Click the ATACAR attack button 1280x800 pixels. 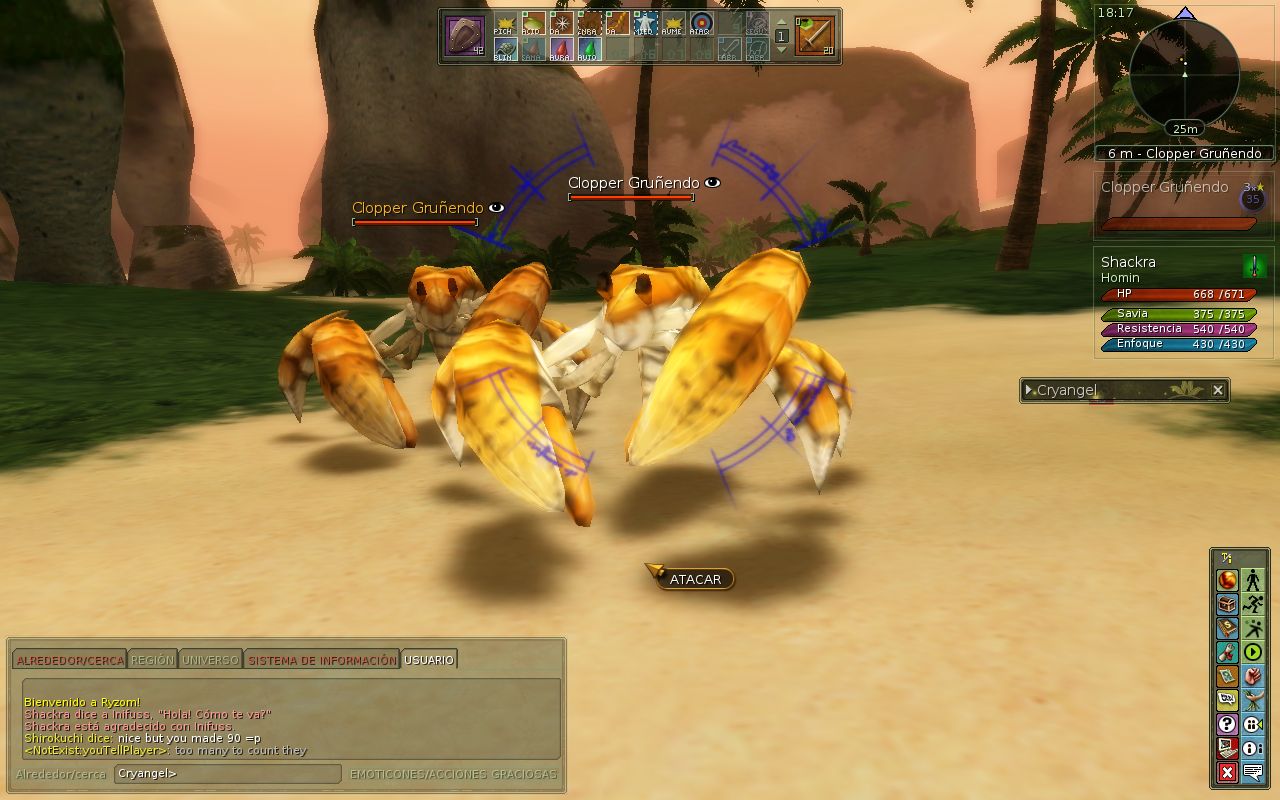point(695,579)
